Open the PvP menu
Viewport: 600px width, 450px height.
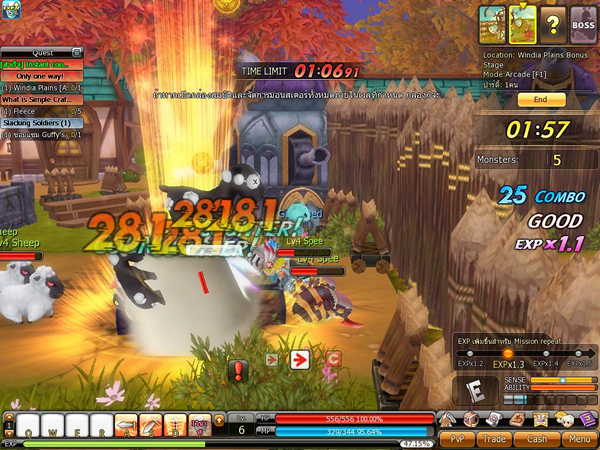456,438
